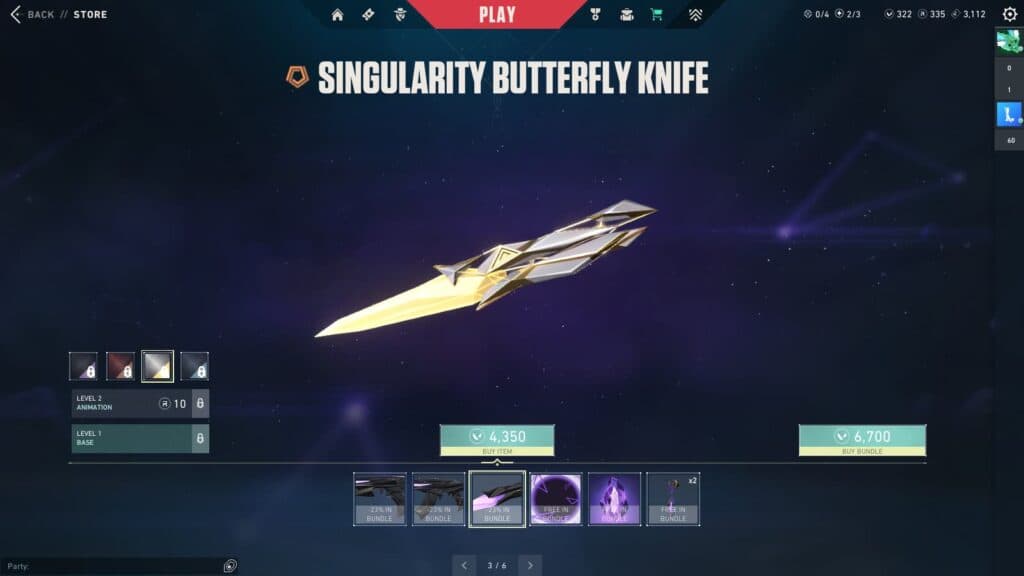Image resolution: width=1024 pixels, height=576 pixels.
Task: Go back from the Store screen
Action: (x=33, y=15)
